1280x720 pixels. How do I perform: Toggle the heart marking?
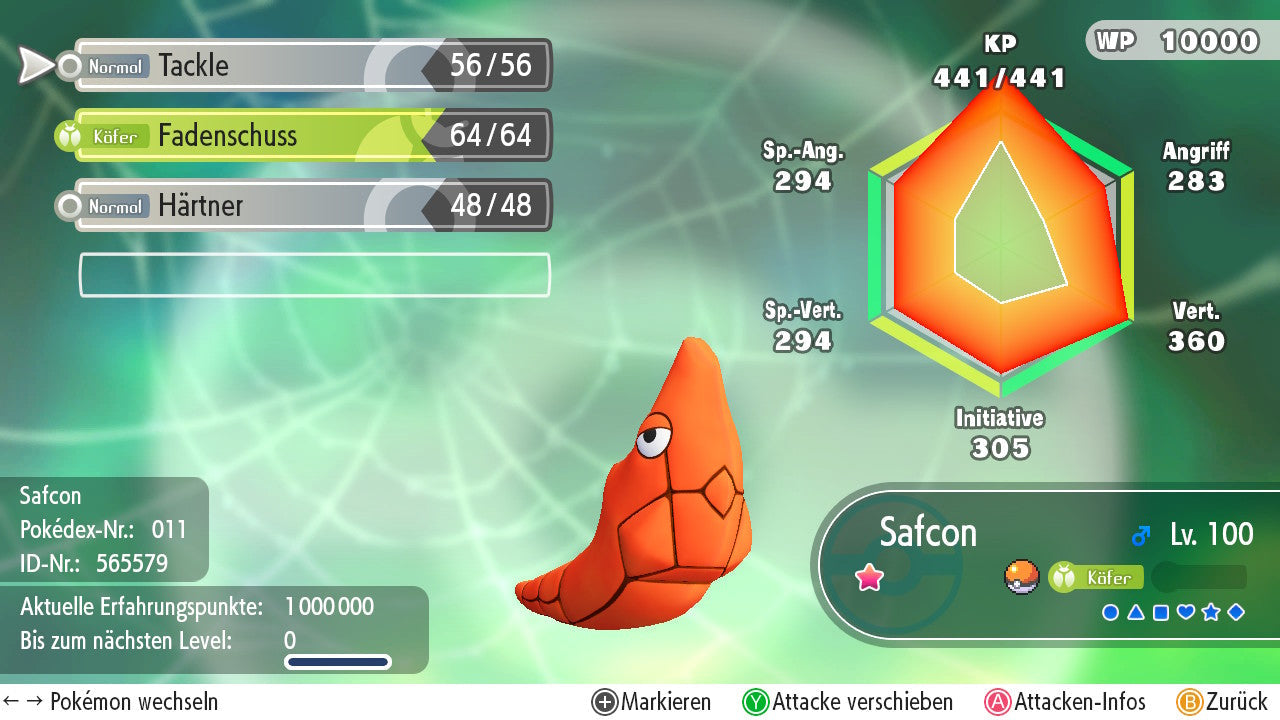coord(1185,612)
